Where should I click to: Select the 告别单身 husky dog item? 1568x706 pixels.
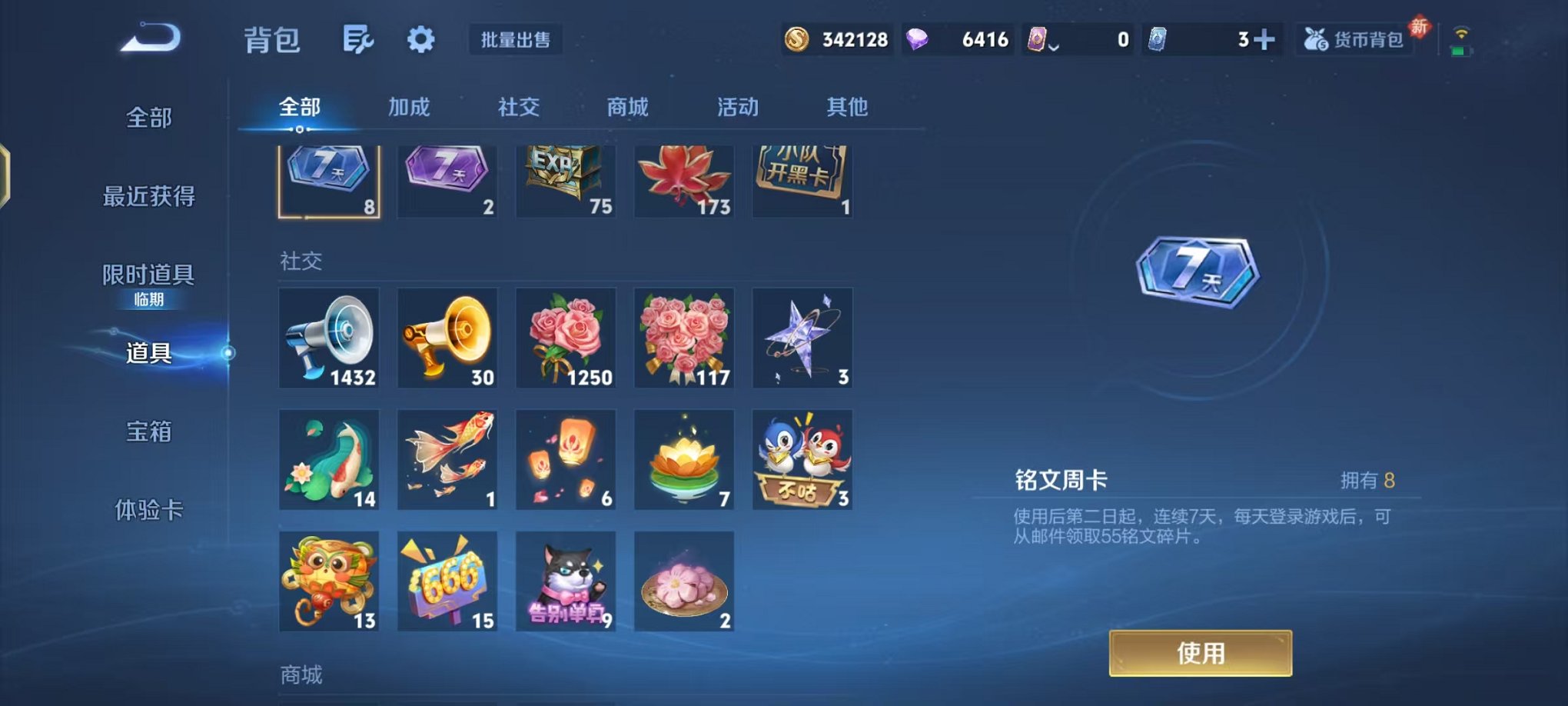(x=565, y=581)
